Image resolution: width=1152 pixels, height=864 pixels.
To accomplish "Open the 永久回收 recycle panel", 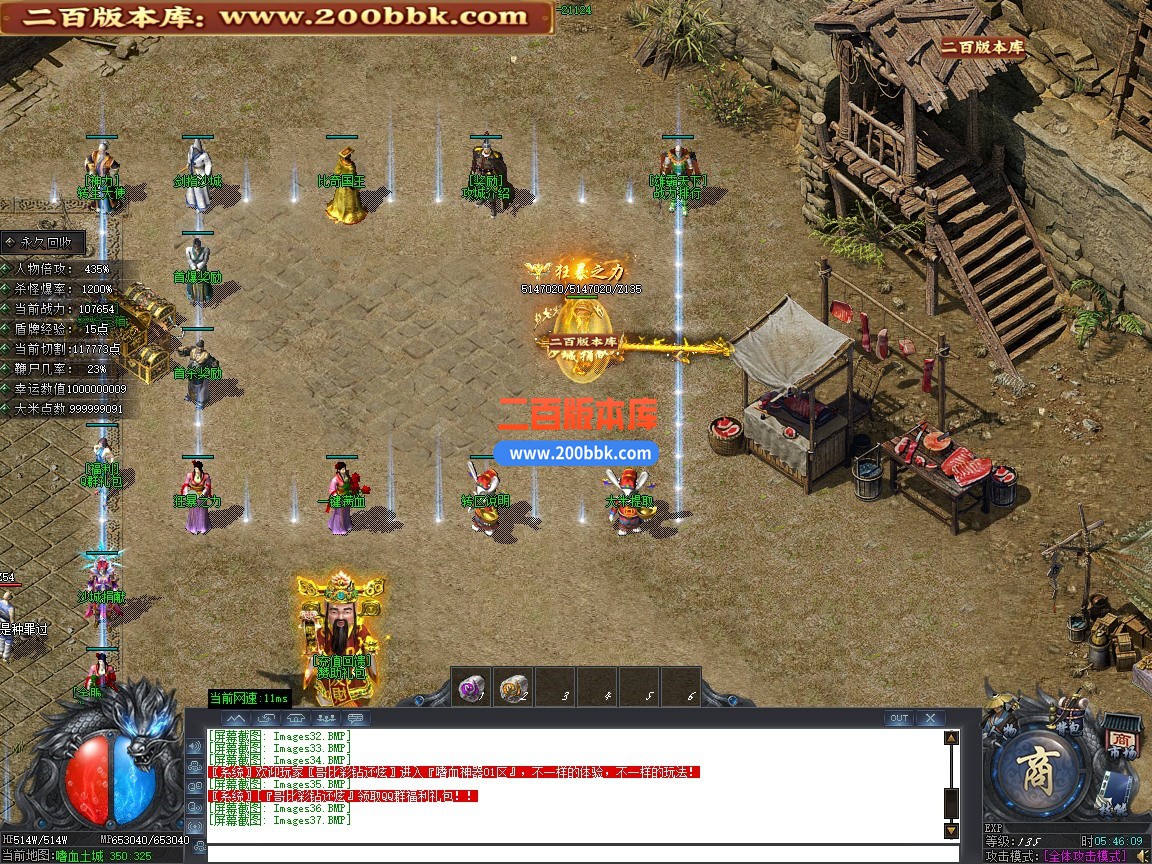I will 43,242.
